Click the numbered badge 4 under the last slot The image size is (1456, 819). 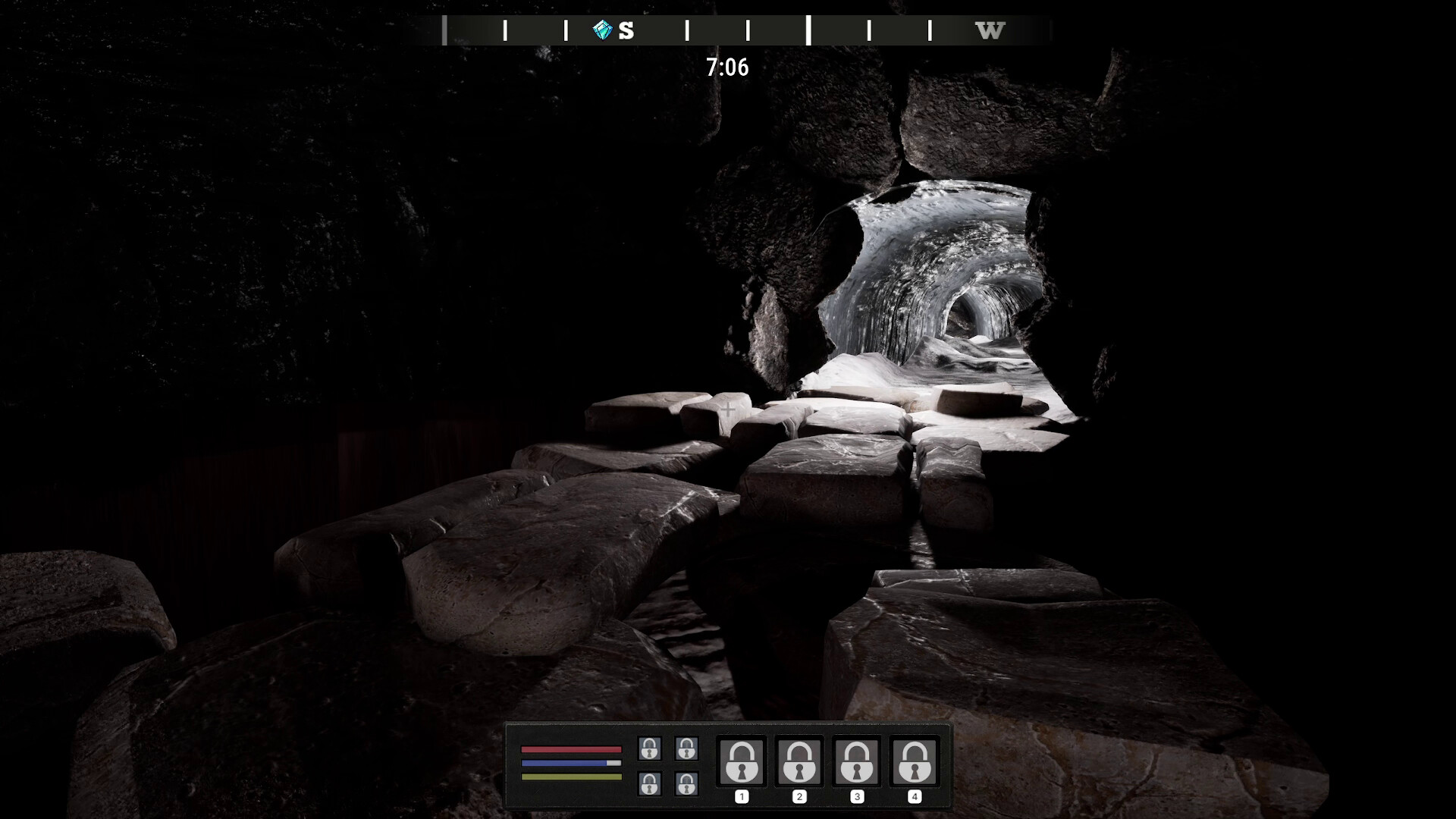(914, 795)
